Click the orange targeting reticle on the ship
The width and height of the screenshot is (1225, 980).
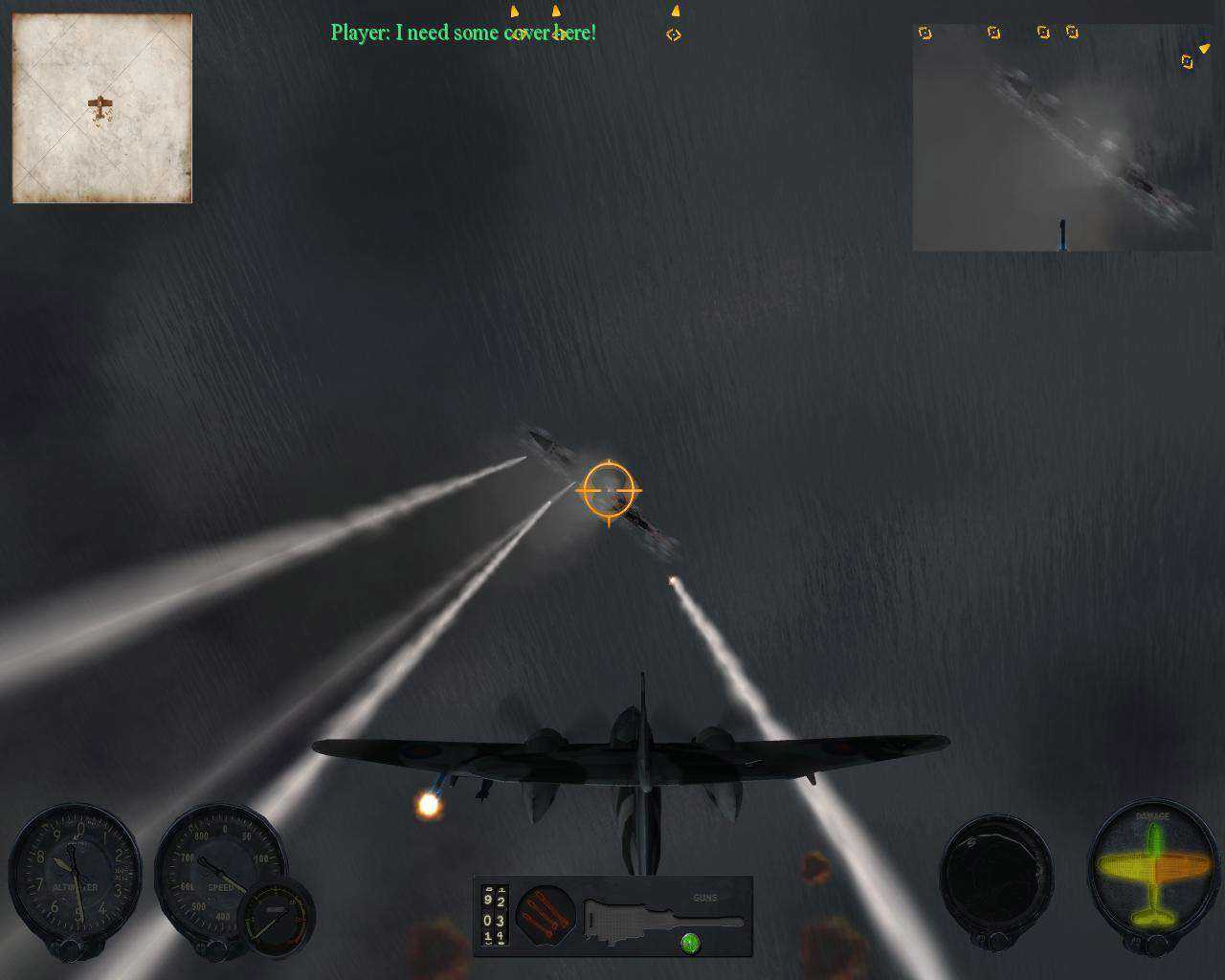pyautogui.click(x=609, y=490)
